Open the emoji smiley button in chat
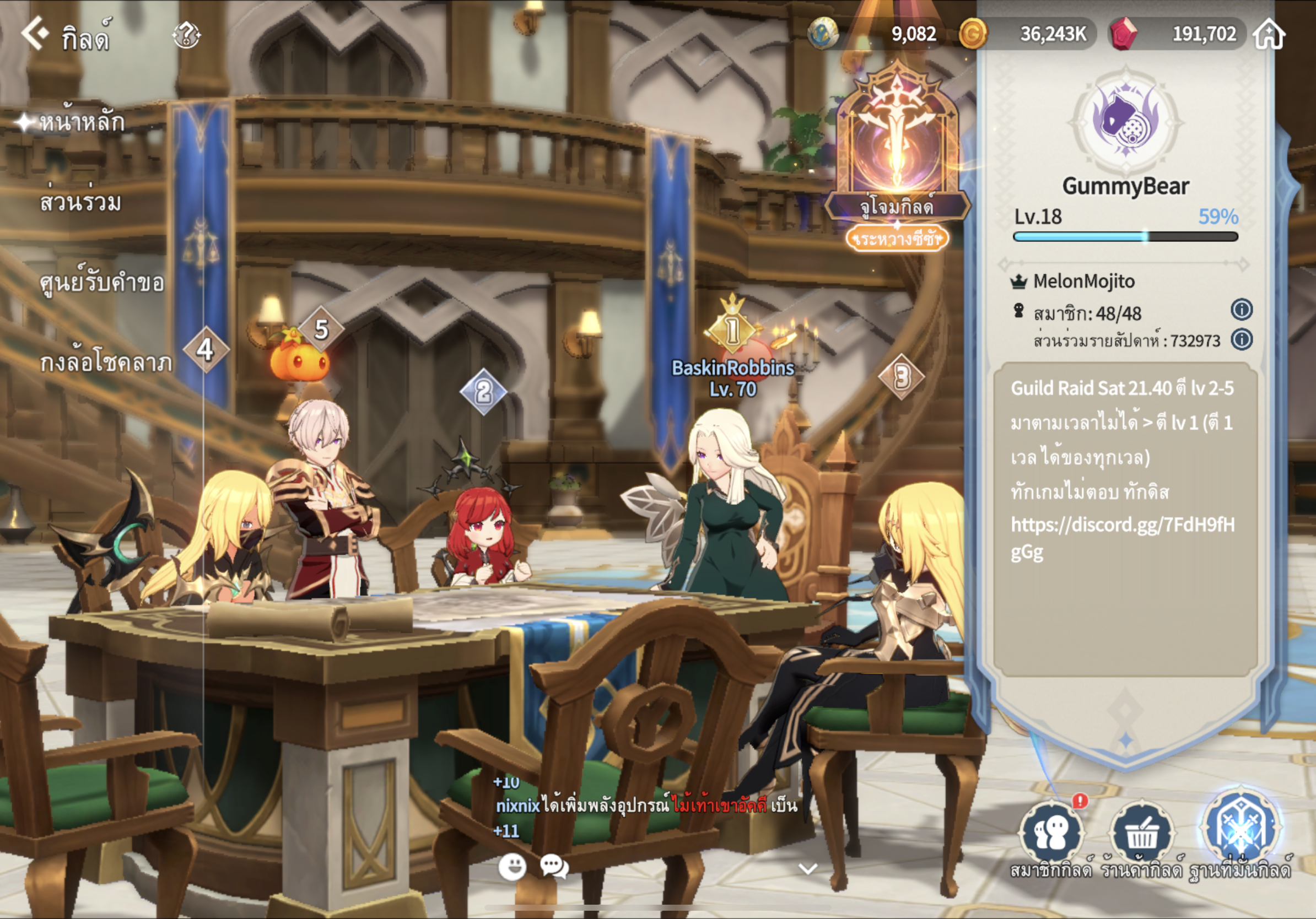The image size is (1316, 919). (x=512, y=866)
